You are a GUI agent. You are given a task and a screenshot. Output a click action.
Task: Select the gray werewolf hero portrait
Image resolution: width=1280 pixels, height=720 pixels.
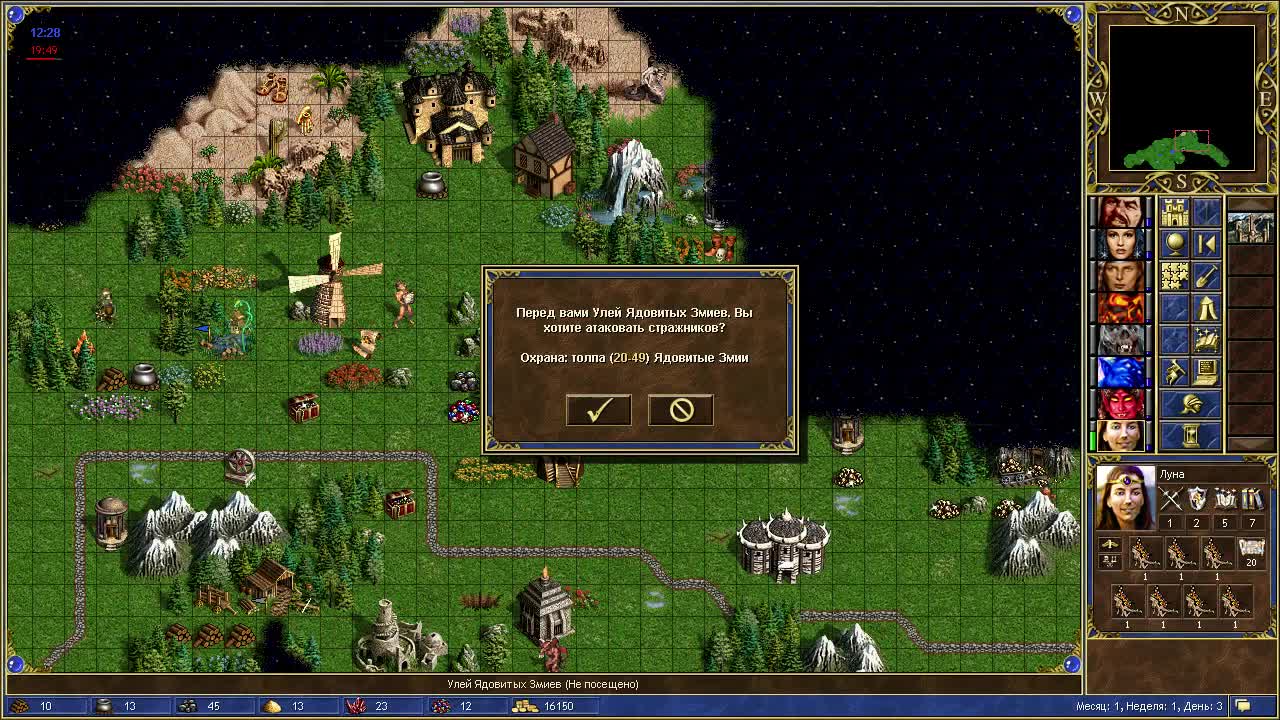pyautogui.click(x=1121, y=340)
